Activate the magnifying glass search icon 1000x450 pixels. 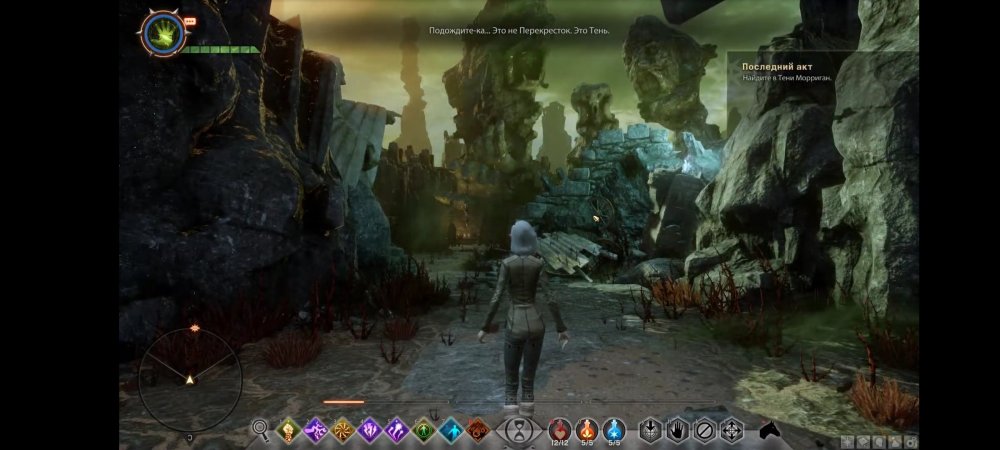coord(261,430)
